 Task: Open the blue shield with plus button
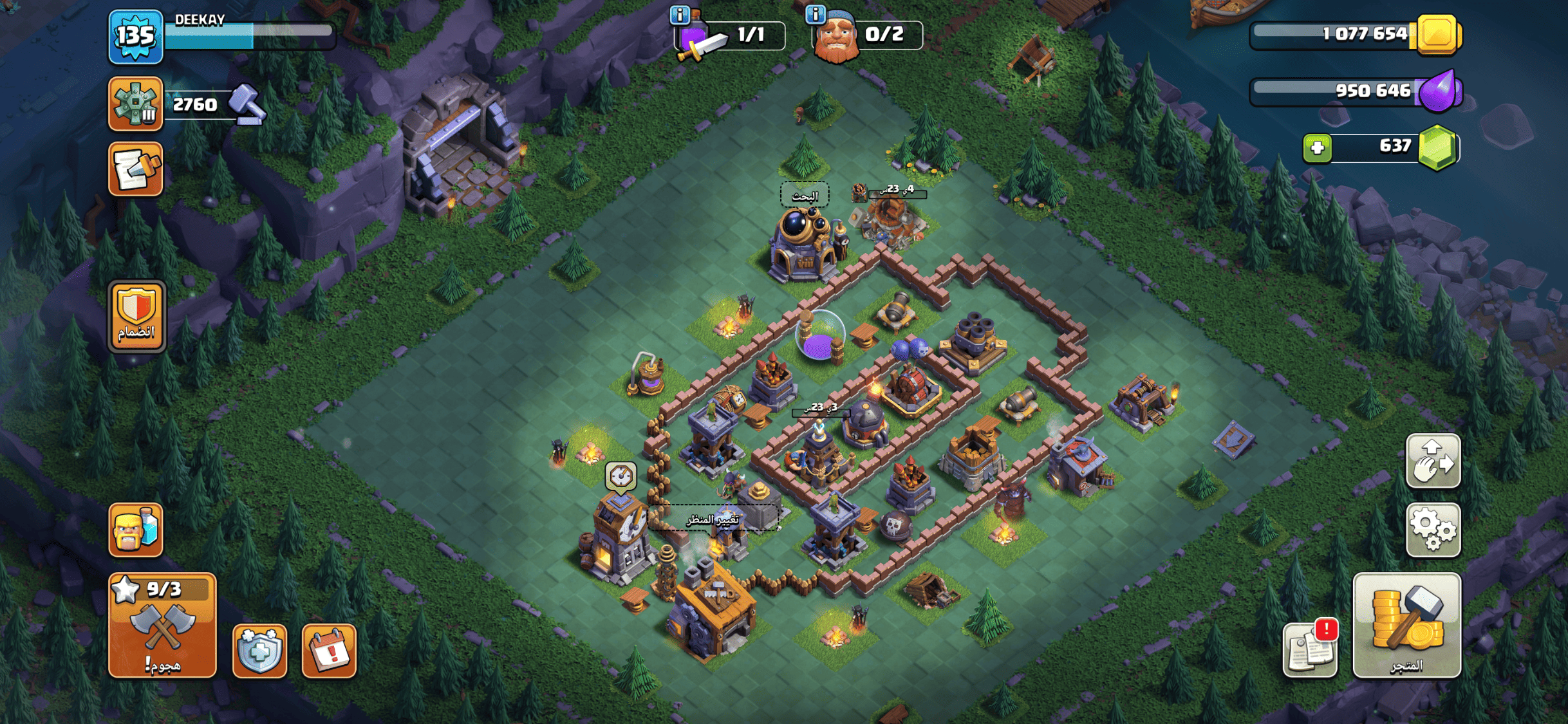pyautogui.click(x=259, y=650)
